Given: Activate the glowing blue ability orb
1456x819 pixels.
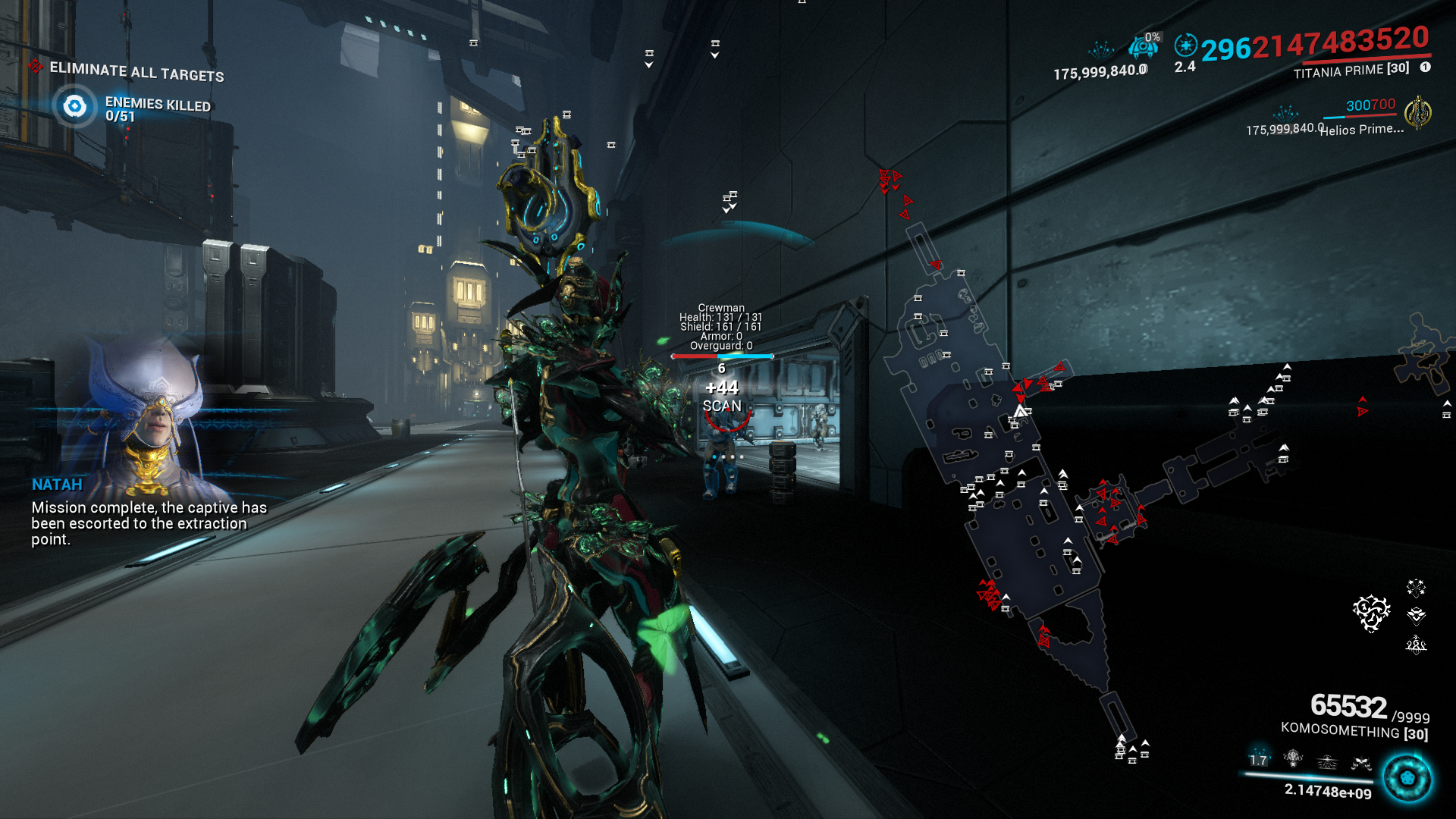Looking at the screenshot, I should pos(1407,778).
